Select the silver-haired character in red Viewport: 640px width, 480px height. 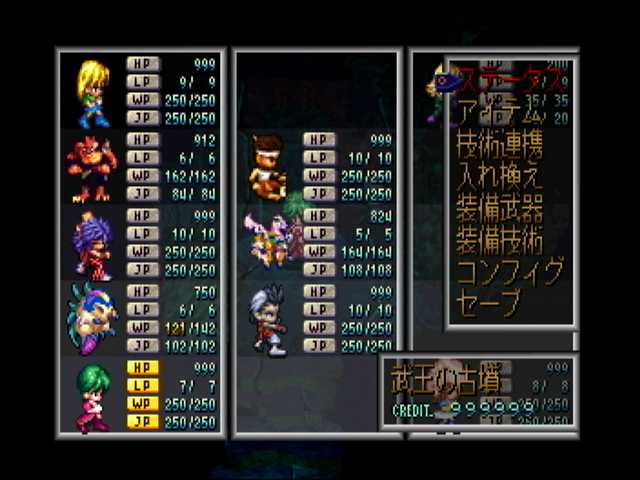[x=268, y=320]
